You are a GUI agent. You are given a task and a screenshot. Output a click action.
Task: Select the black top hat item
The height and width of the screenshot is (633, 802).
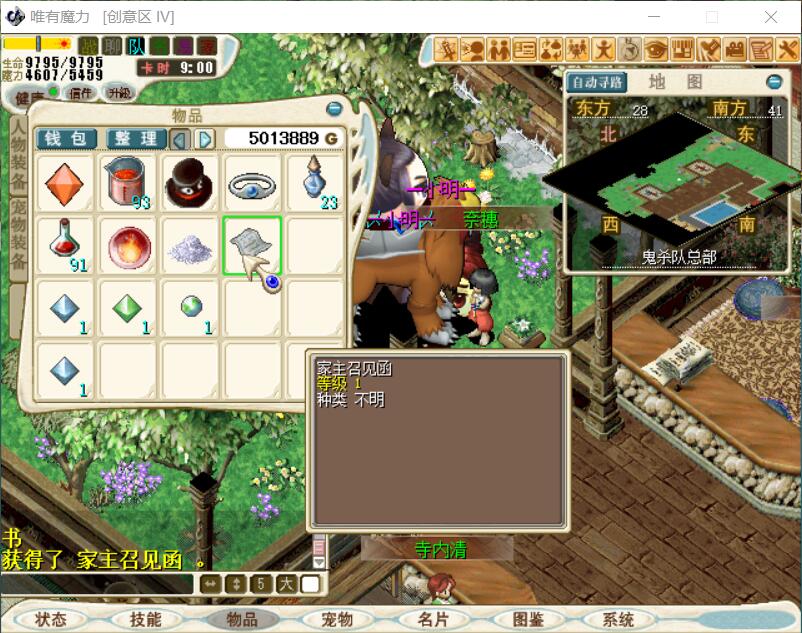pos(190,182)
